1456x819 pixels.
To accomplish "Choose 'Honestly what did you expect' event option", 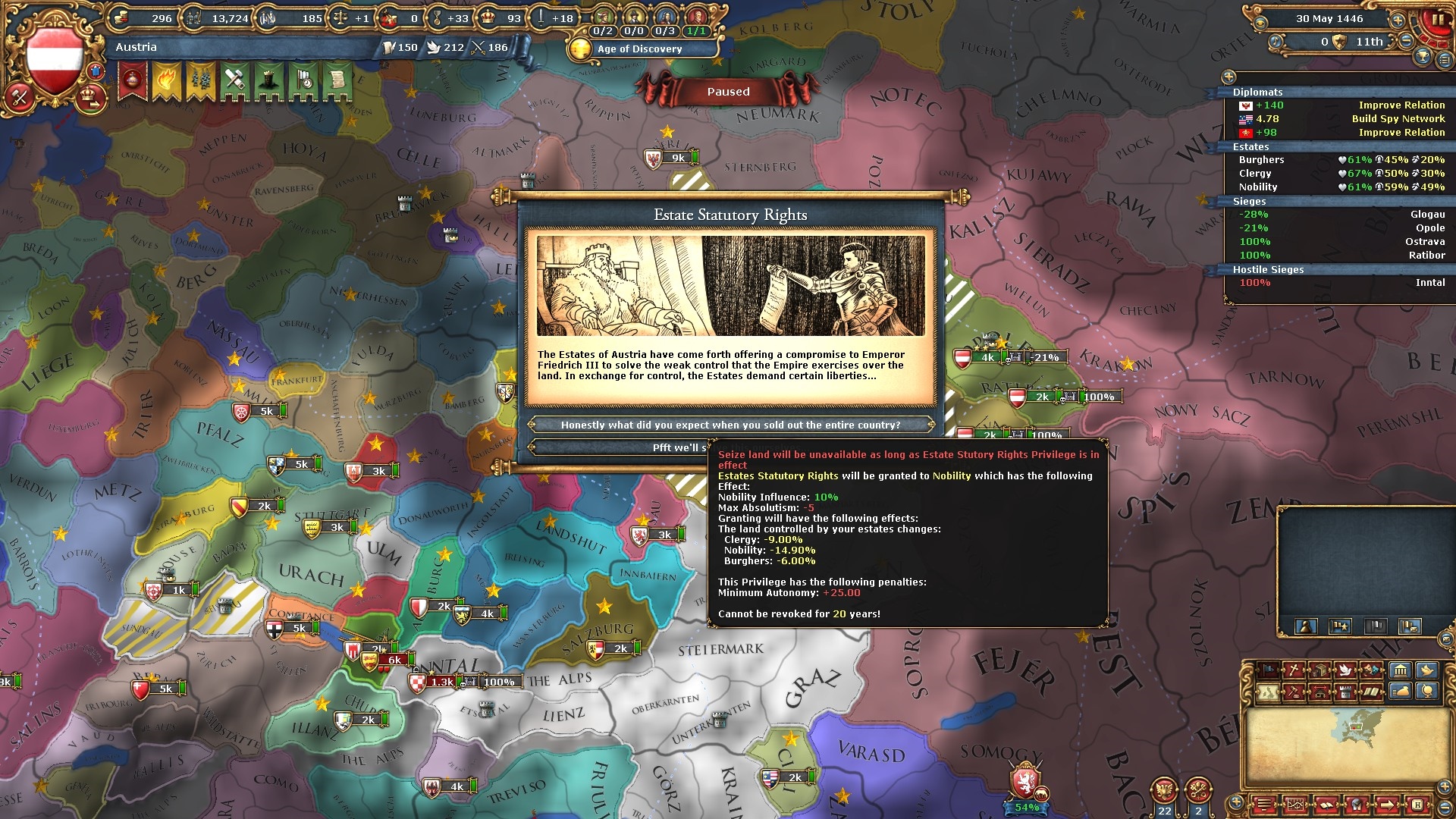I will pyautogui.click(x=730, y=425).
